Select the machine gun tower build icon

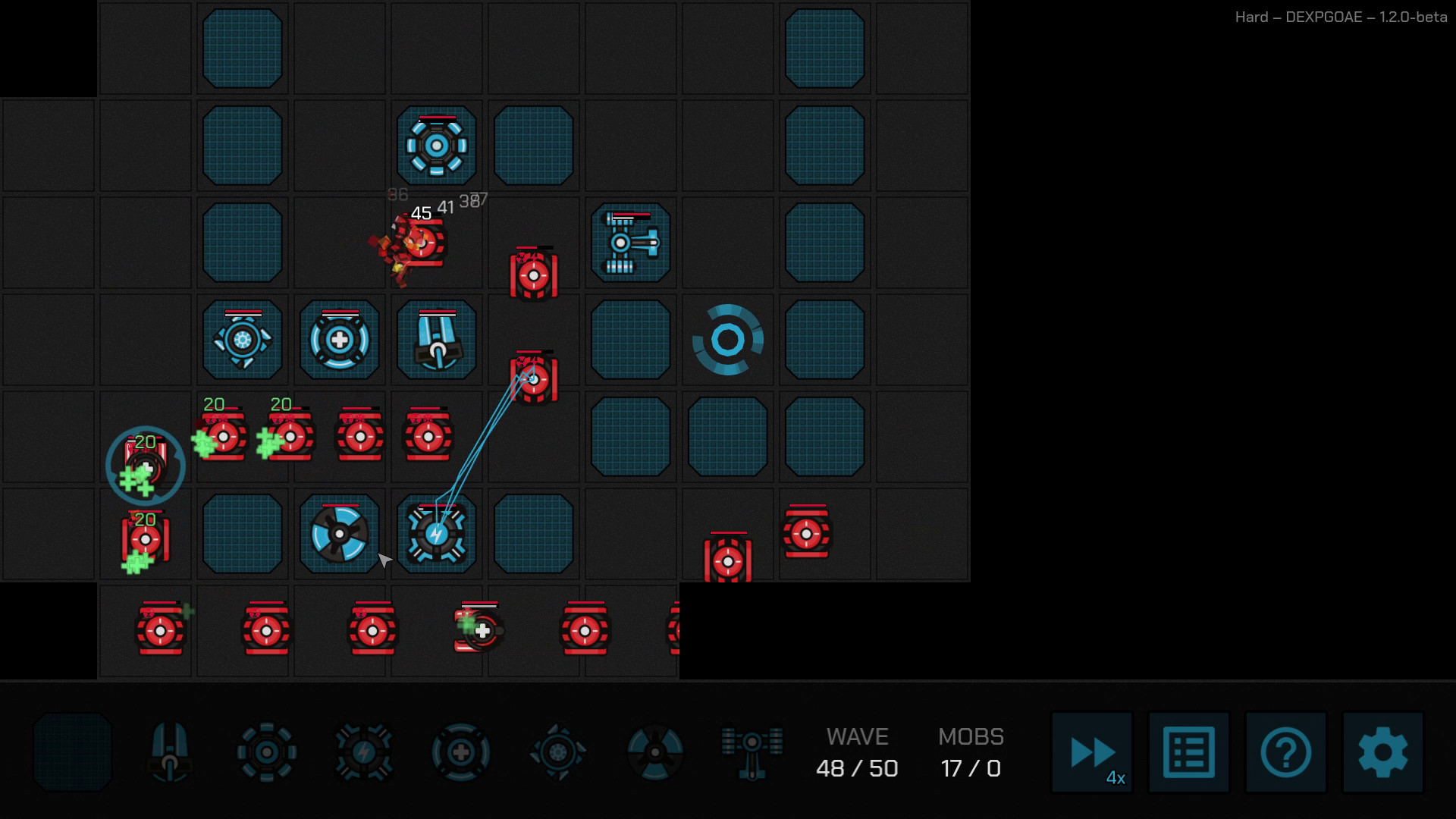point(170,751)
